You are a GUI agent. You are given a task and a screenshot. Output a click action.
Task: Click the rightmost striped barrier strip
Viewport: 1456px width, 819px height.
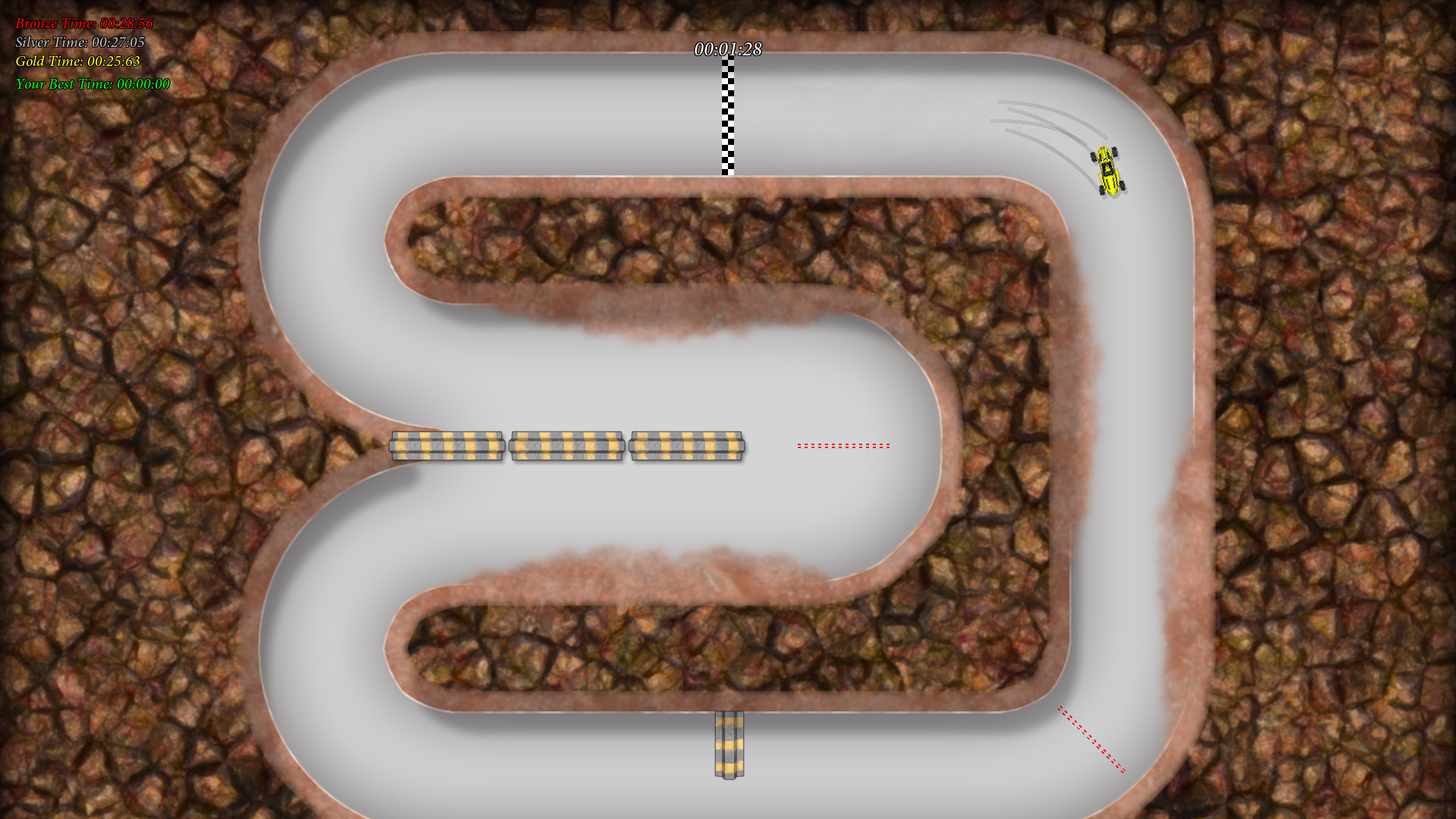click(x=687, y=446)
